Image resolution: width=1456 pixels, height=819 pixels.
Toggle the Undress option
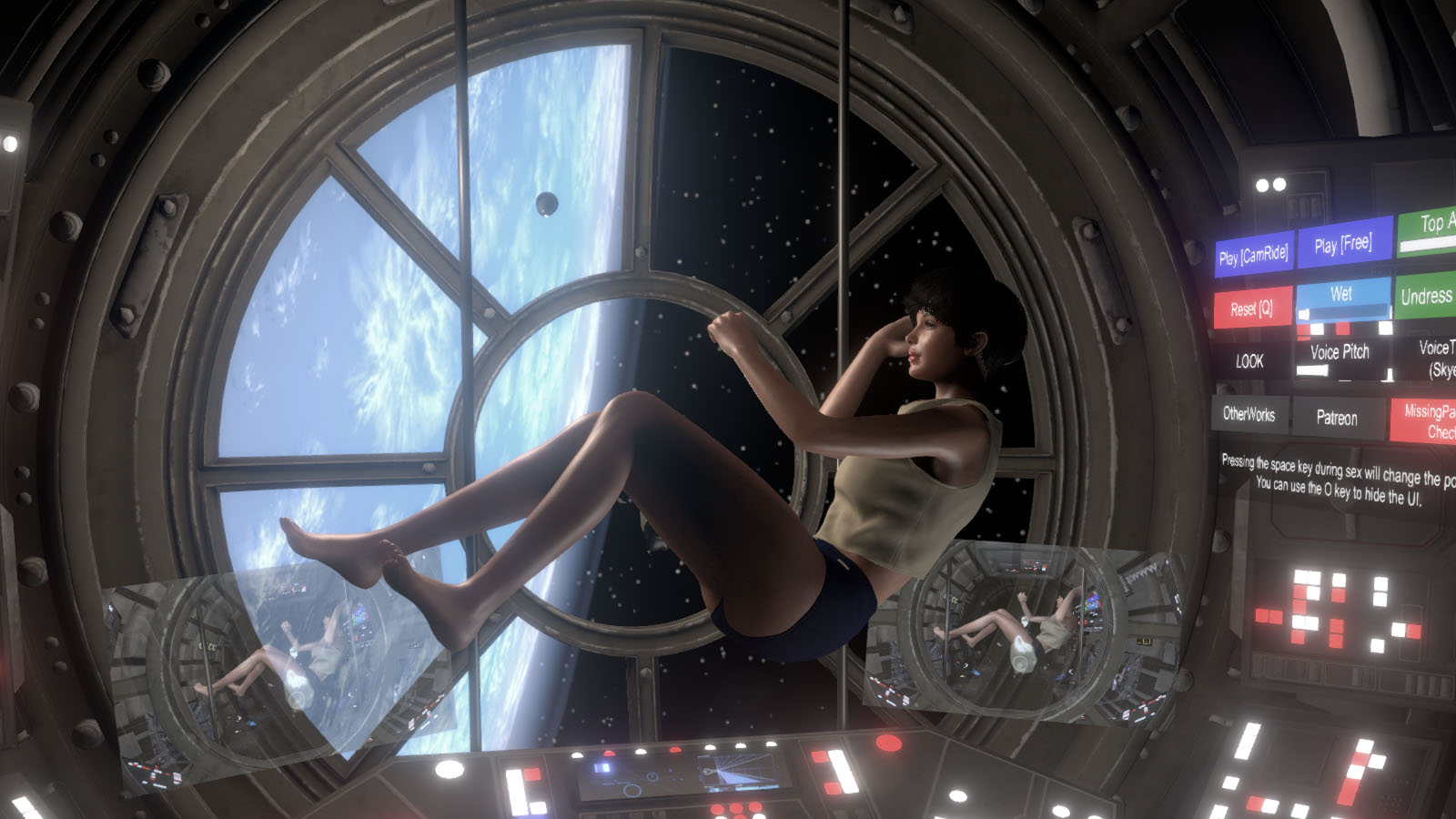[x=1428, y=298]
